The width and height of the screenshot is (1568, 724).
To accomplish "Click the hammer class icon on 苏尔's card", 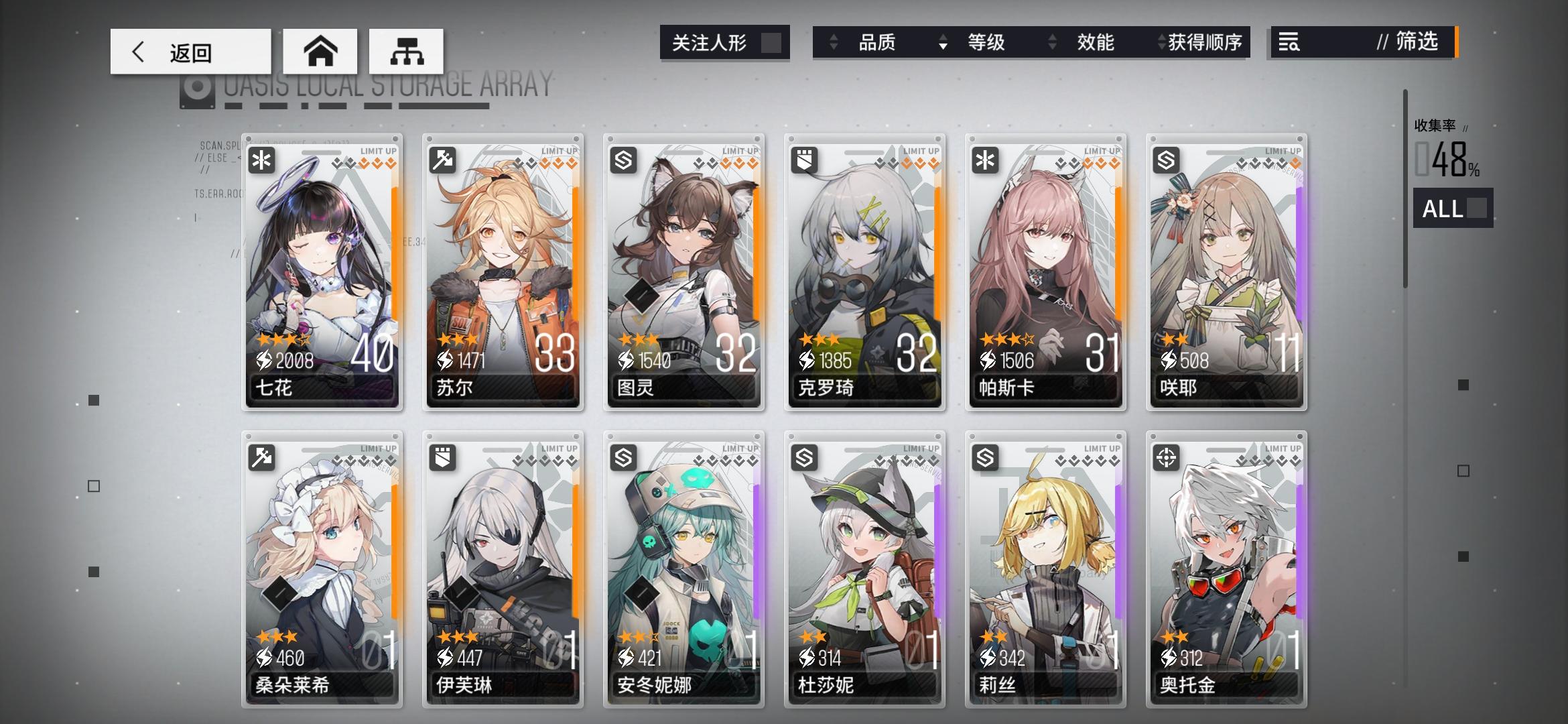I will pyautogui.click(x=442, y=159).
